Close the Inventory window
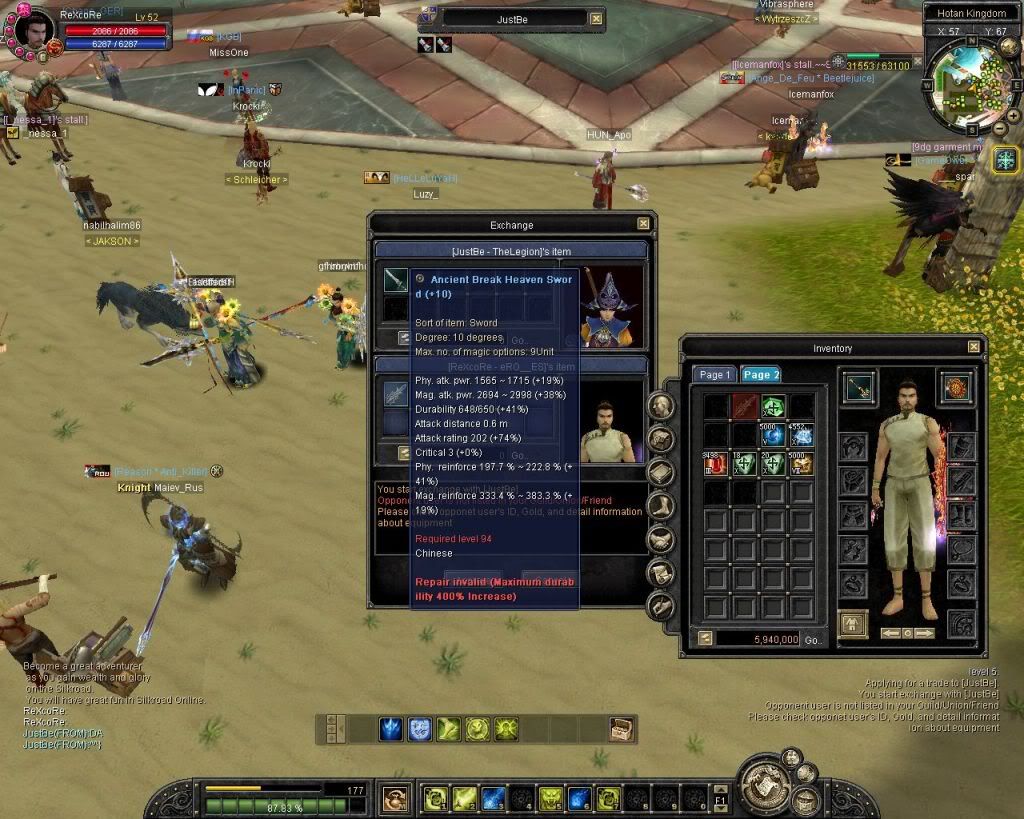Viewport: 1024px width, 819px height. coord(974,347)
